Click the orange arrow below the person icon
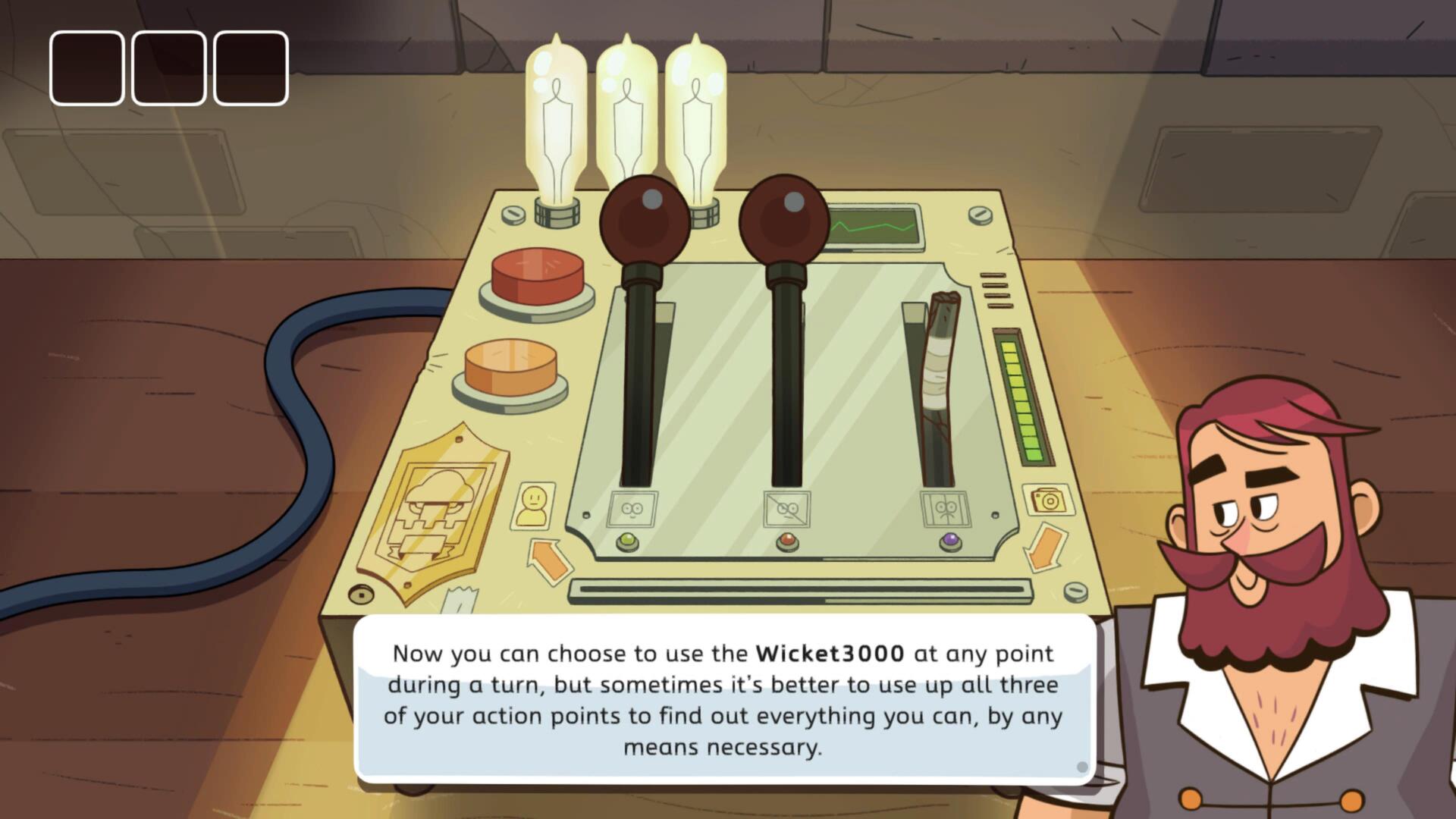 tap(548, 560)
